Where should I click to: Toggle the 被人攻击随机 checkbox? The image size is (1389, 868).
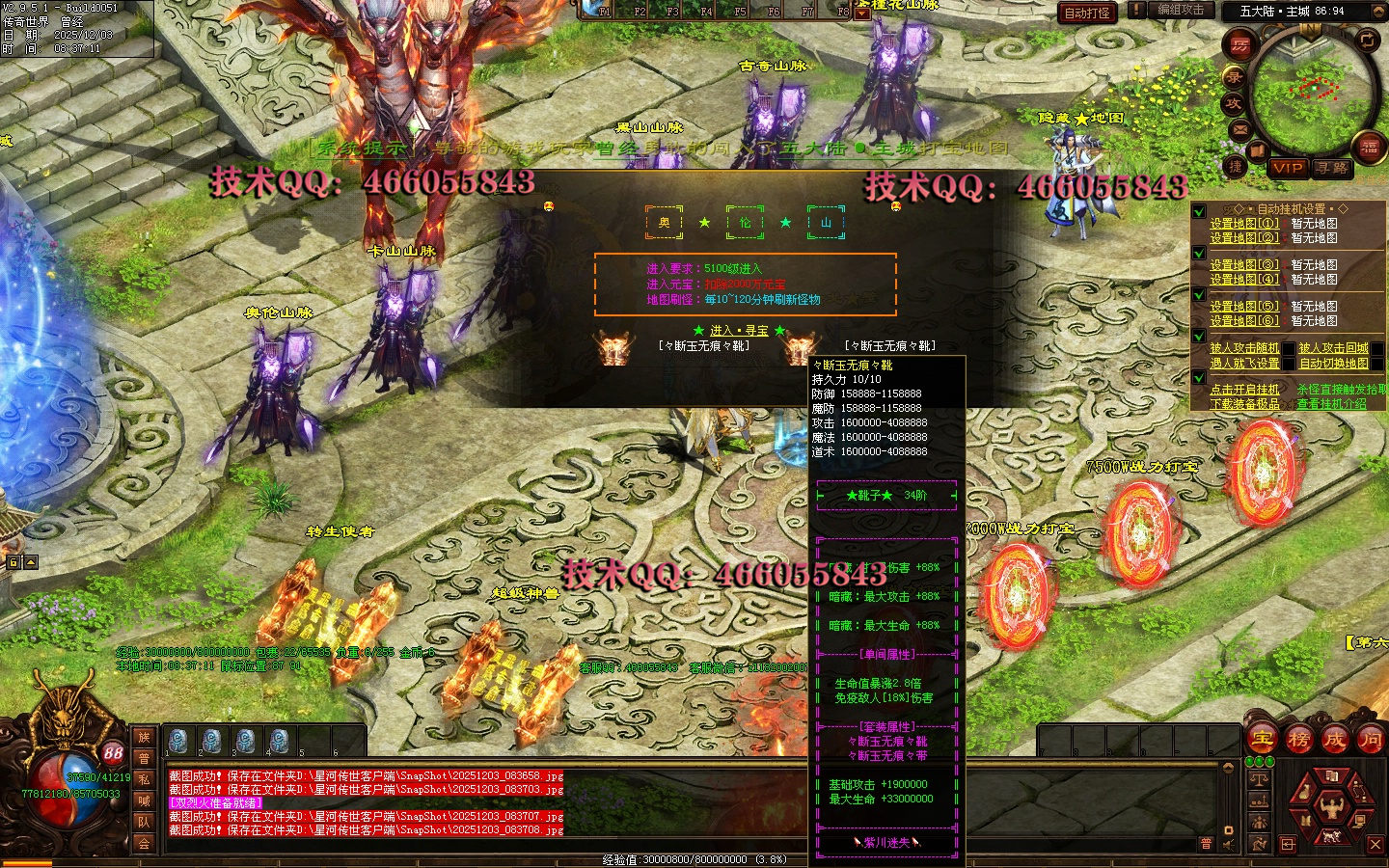coord(1289,348)
